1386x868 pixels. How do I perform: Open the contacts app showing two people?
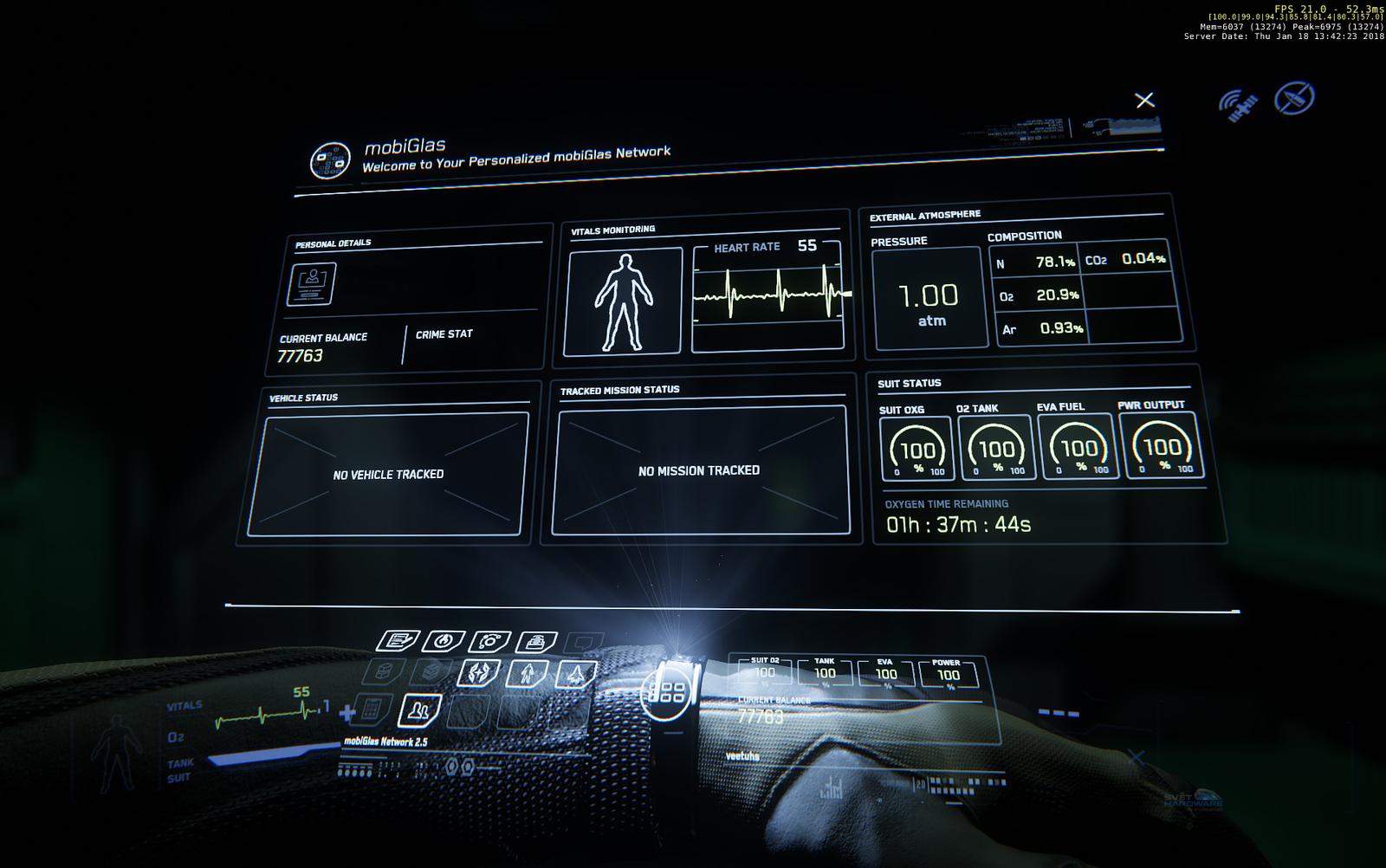(420, 711)
